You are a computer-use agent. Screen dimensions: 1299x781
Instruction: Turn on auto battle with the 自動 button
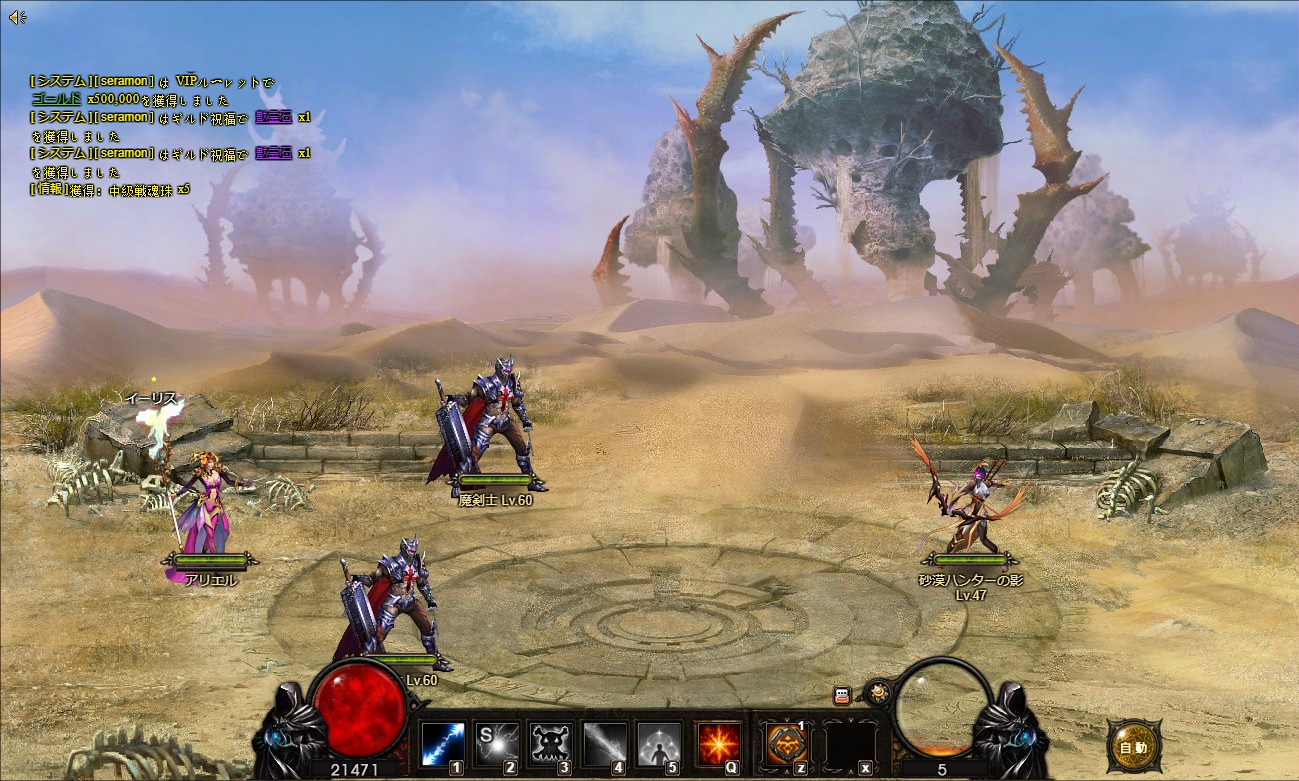pyautogui.click(x=1134, y=747)
